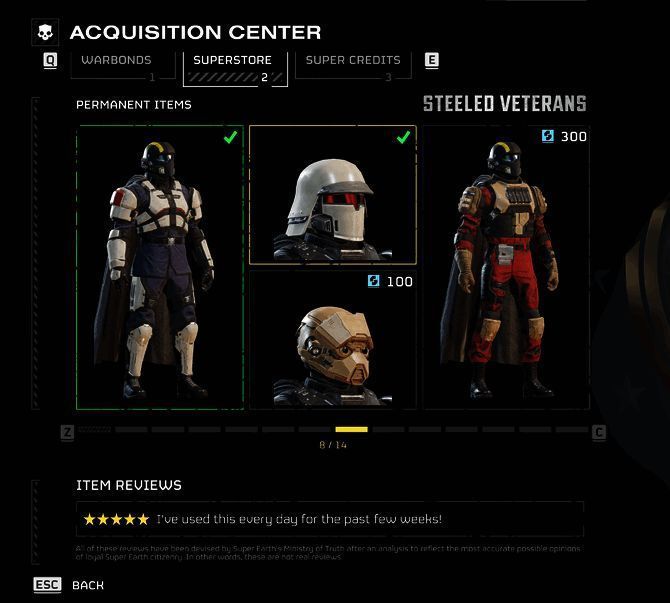Select the owned white and navy armor
This screenshot has height=603, width=670.
[x=160, y=267]
